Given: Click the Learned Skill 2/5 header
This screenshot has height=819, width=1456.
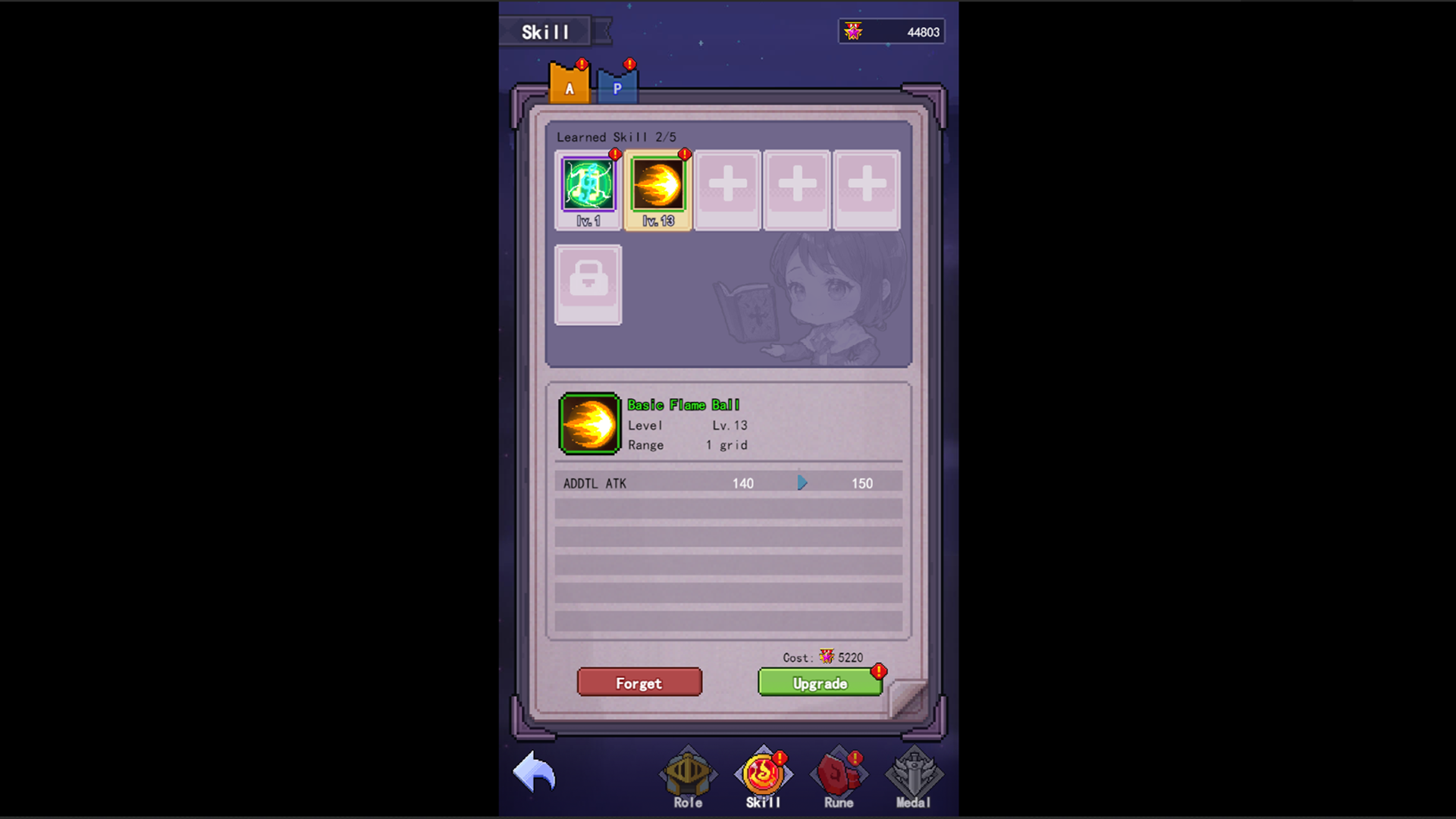Looking at the screenshot, I should pos(617,137).
